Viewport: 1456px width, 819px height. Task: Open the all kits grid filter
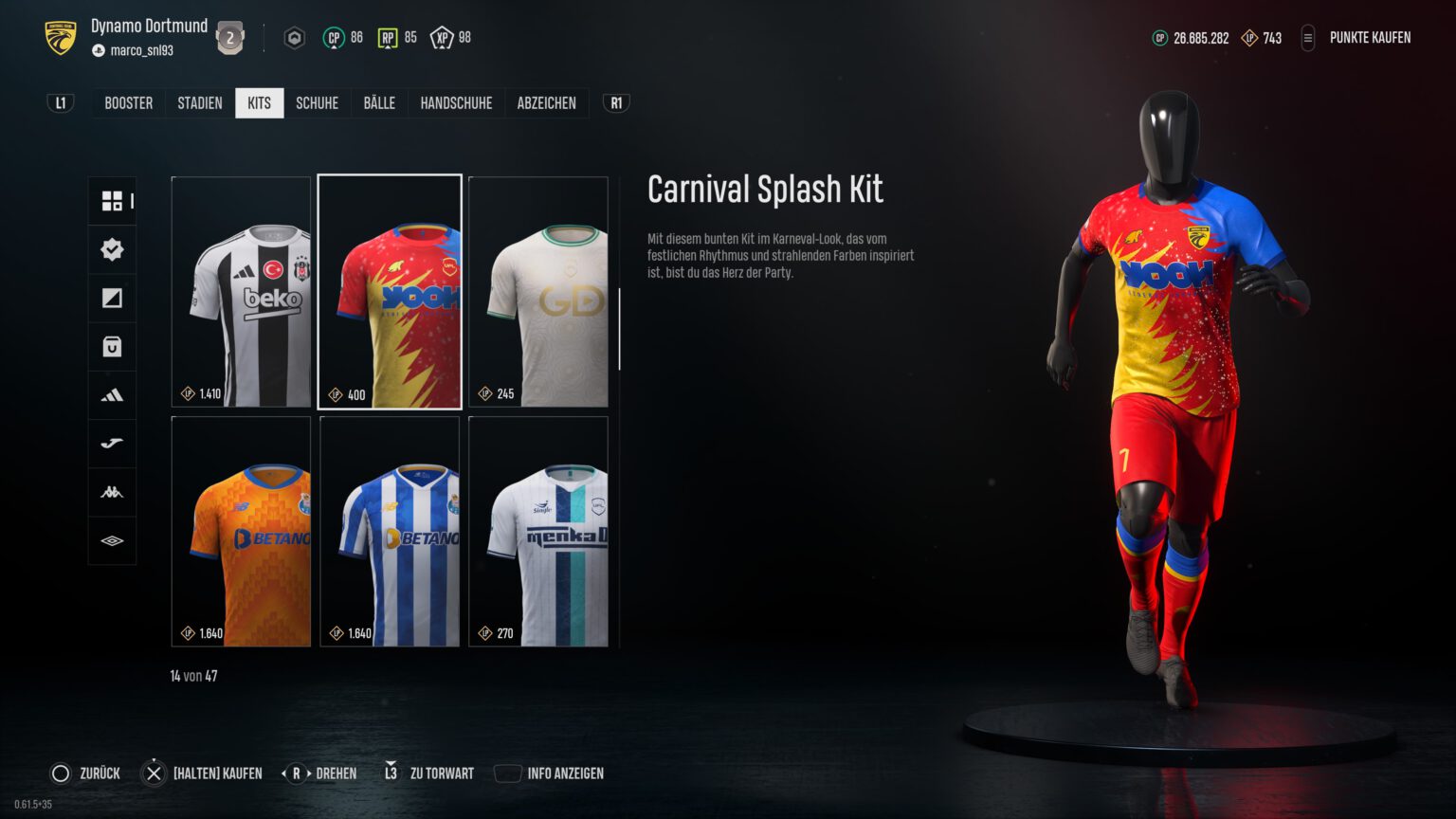[112, 201]
